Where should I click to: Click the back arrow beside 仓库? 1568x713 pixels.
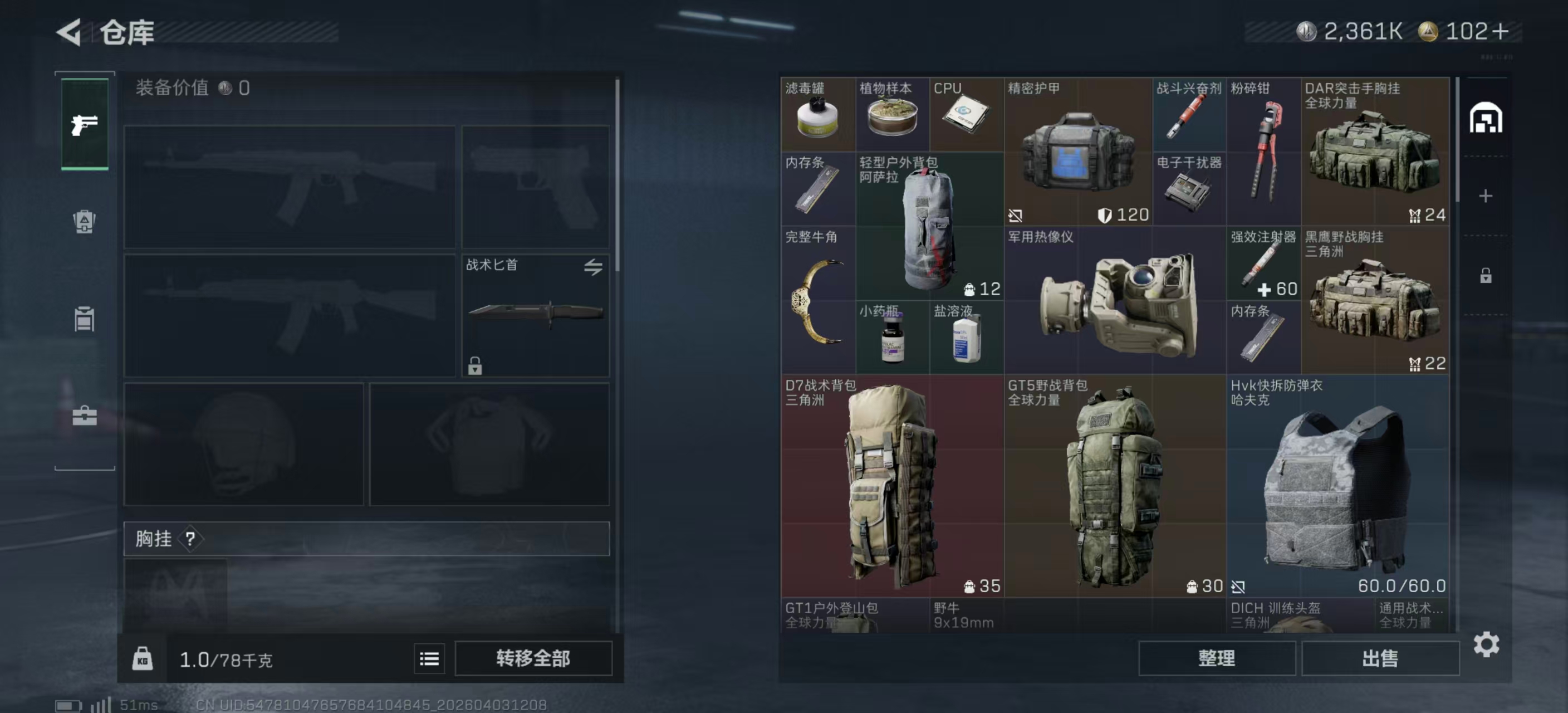(69, 32)
